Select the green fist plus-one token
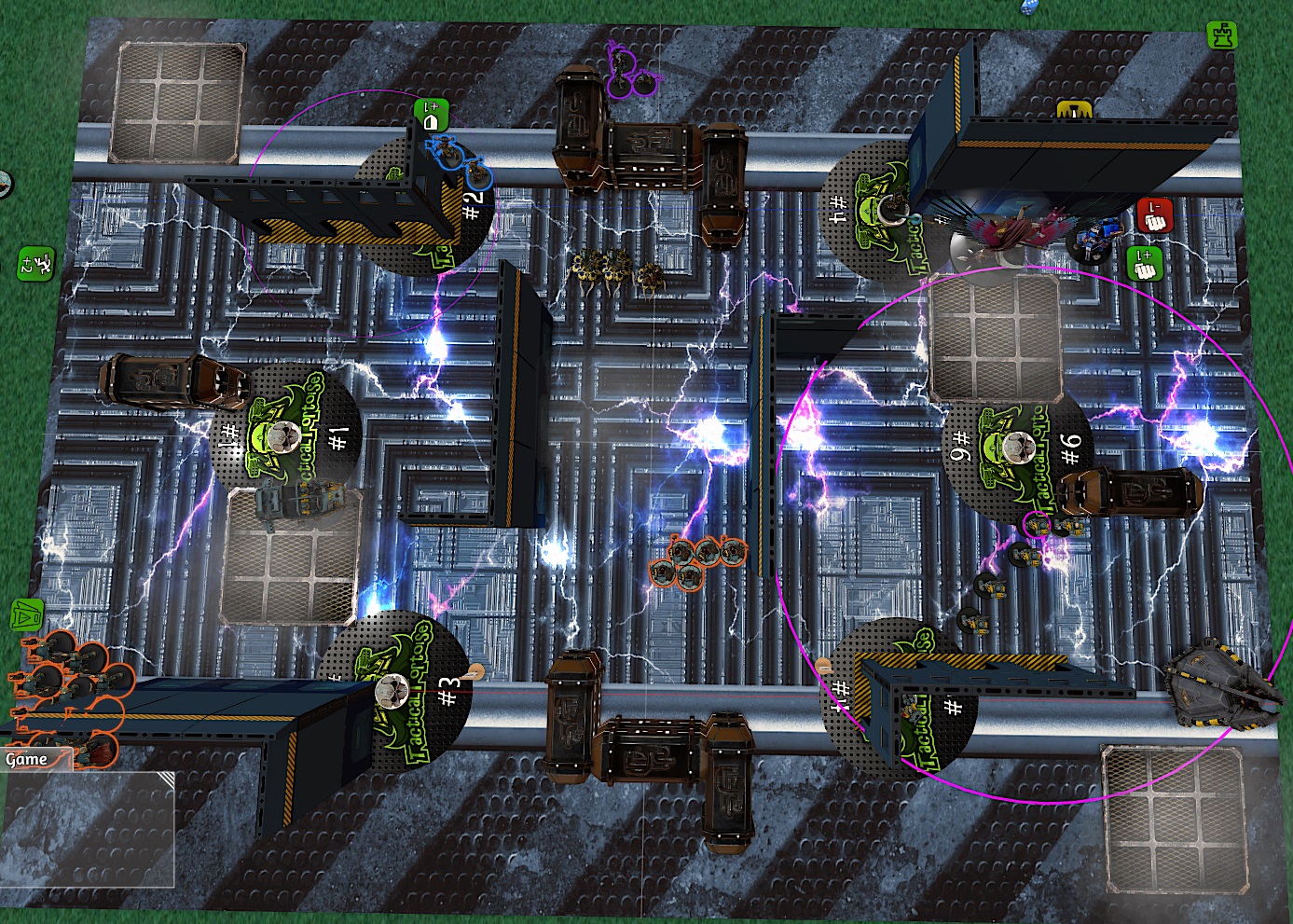This screenshot has width=1293, height=924. pyautogui.click(x=1144, y=264)
